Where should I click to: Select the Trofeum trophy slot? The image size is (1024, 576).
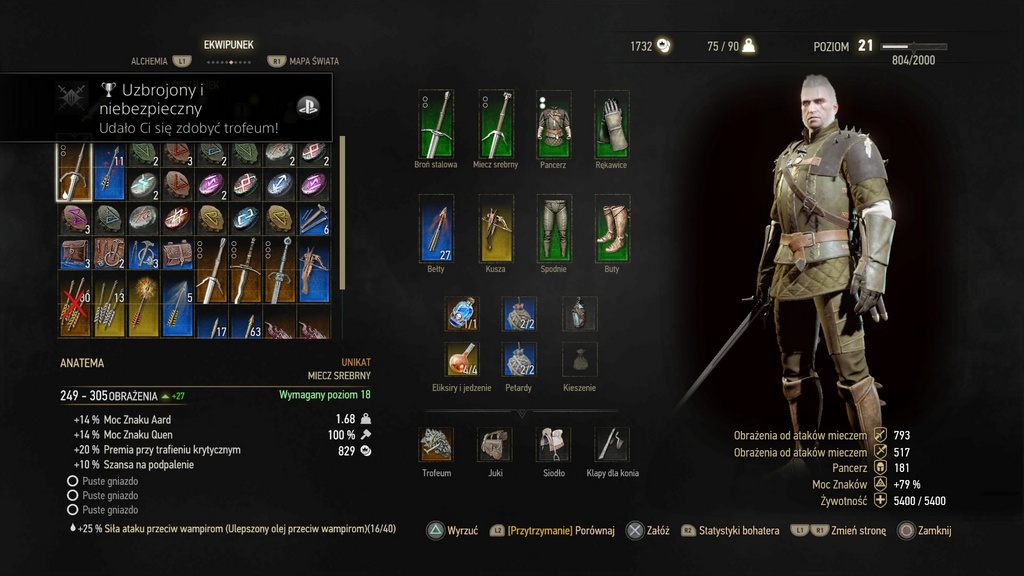[x=436, y=445]
